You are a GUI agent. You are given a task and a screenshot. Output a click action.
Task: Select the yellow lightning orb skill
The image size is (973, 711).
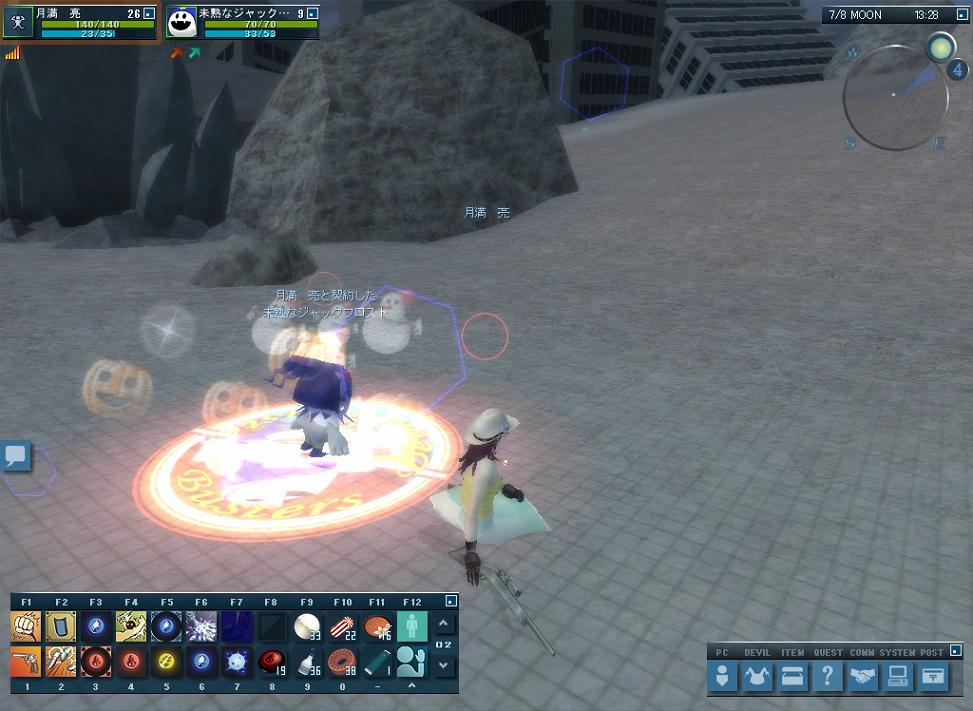coord(165,661)
